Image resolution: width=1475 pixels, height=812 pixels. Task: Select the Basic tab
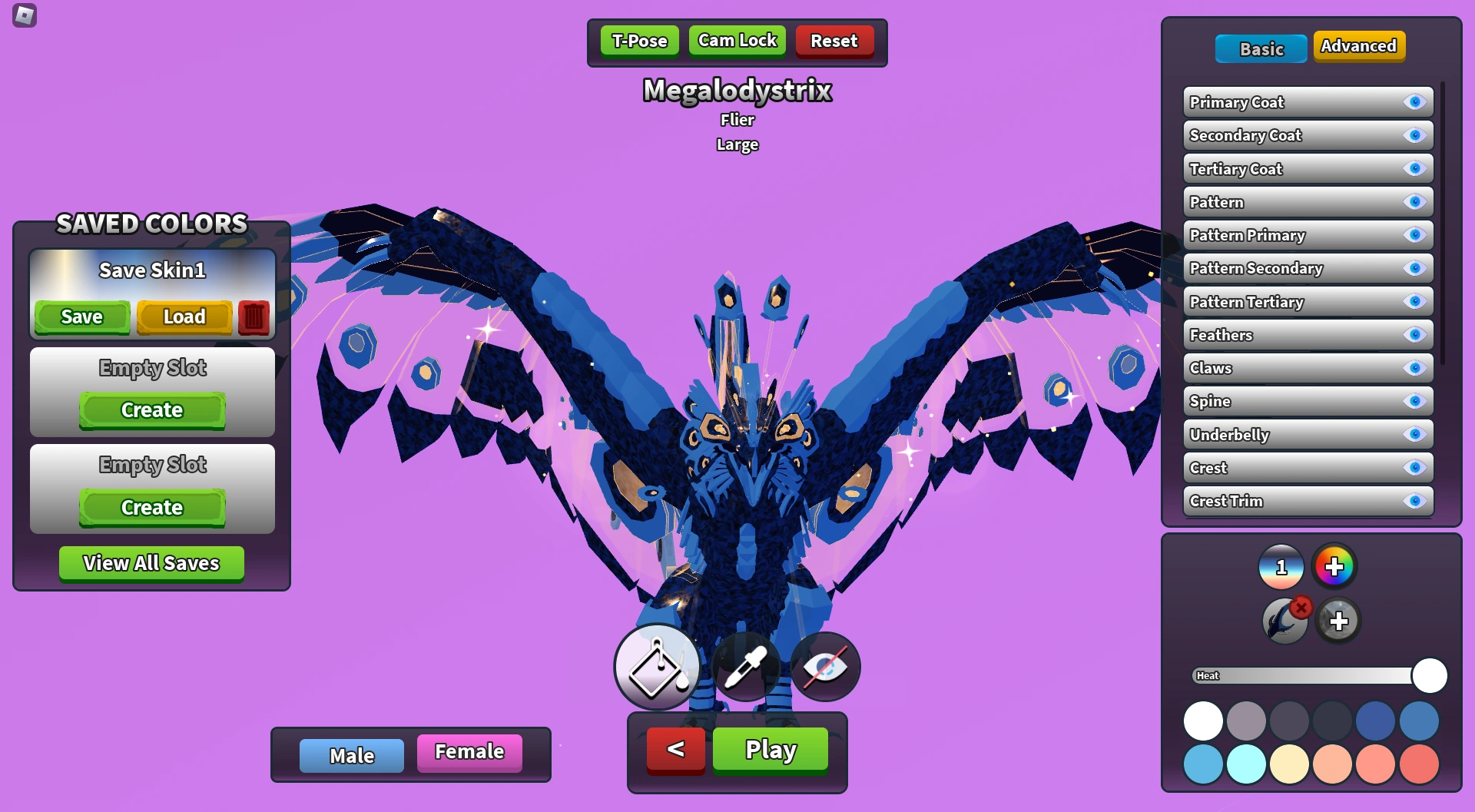pyautogui.click(x=1261, y=48)
